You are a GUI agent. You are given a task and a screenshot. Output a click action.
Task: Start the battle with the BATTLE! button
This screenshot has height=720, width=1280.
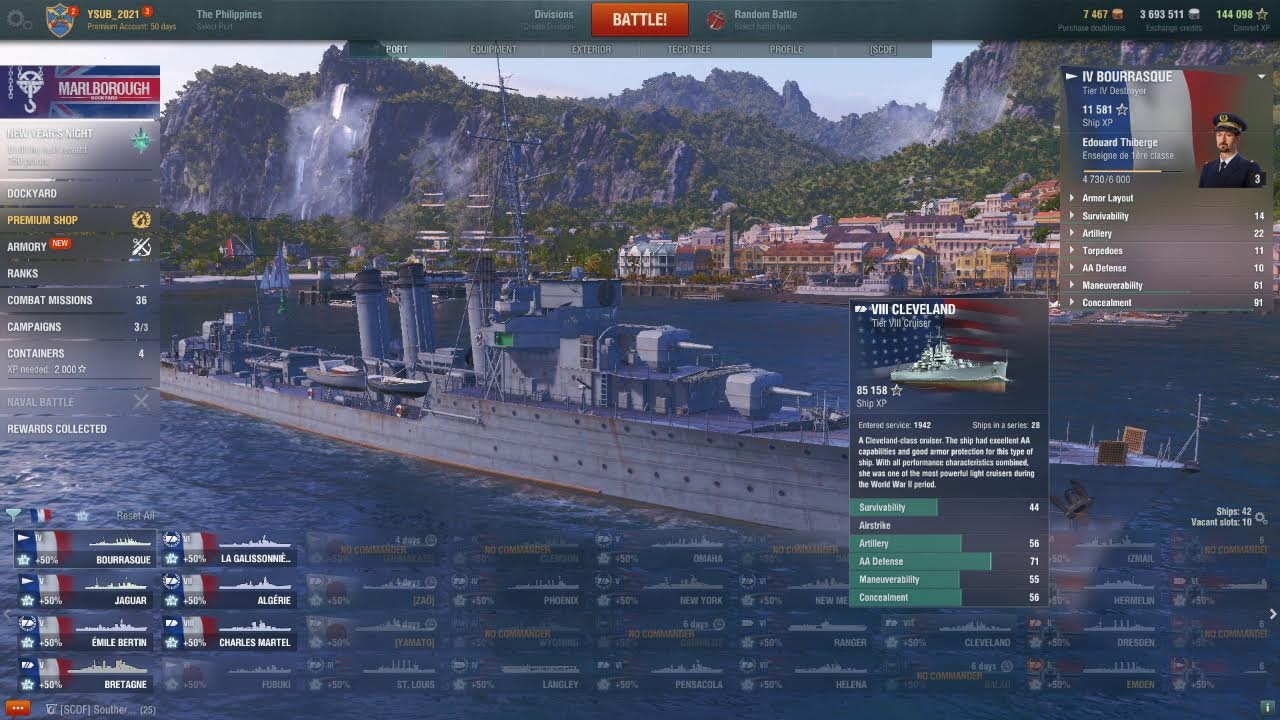(640, 19)
